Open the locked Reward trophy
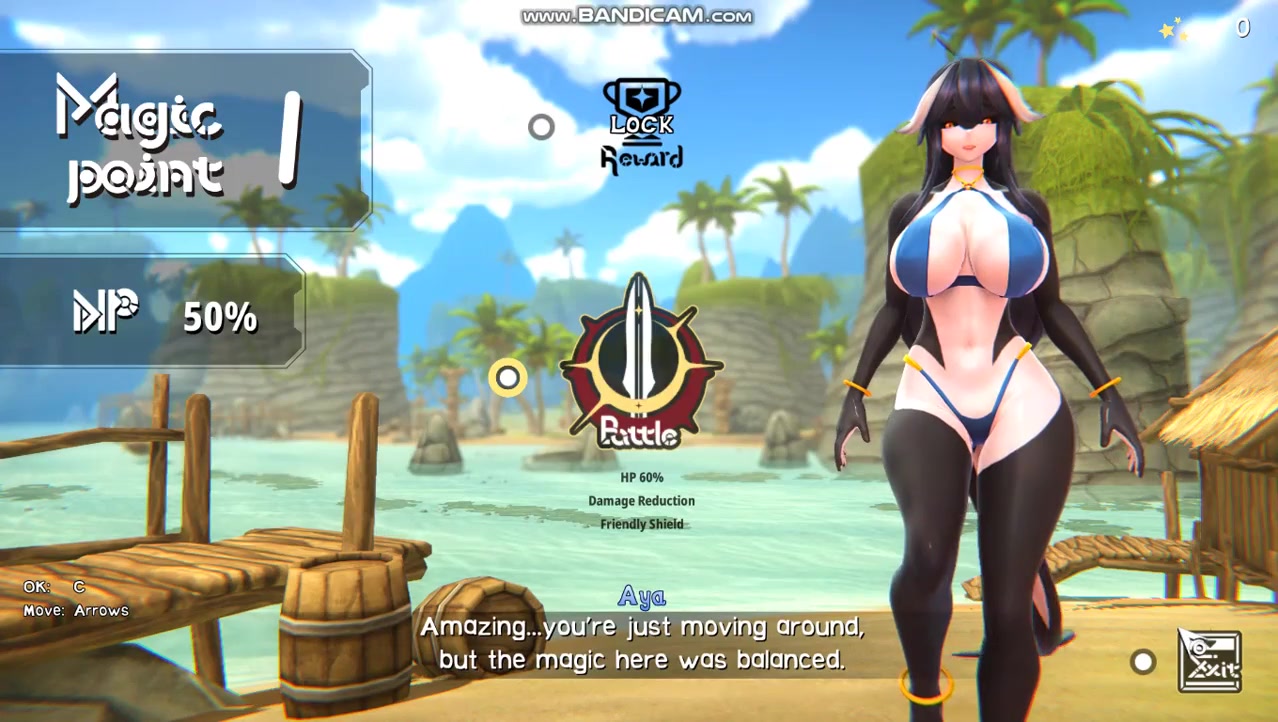 642,124
